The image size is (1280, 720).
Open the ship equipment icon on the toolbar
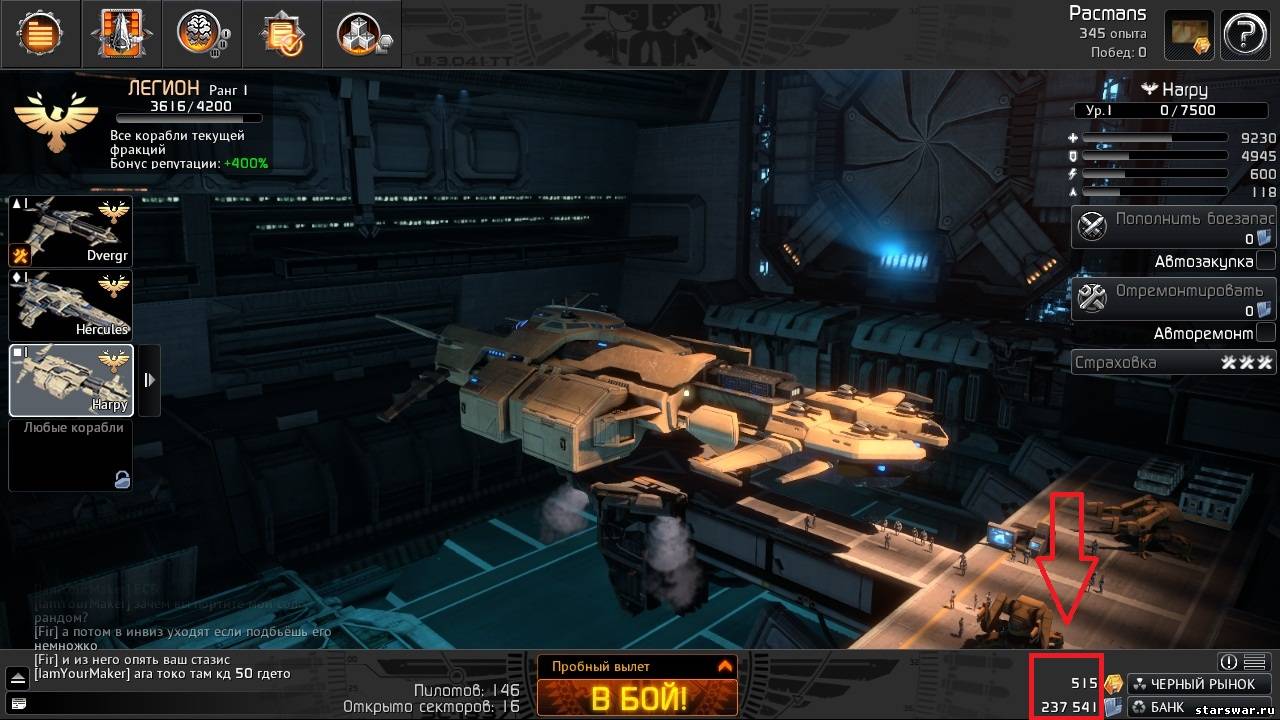tap(120, 33)
